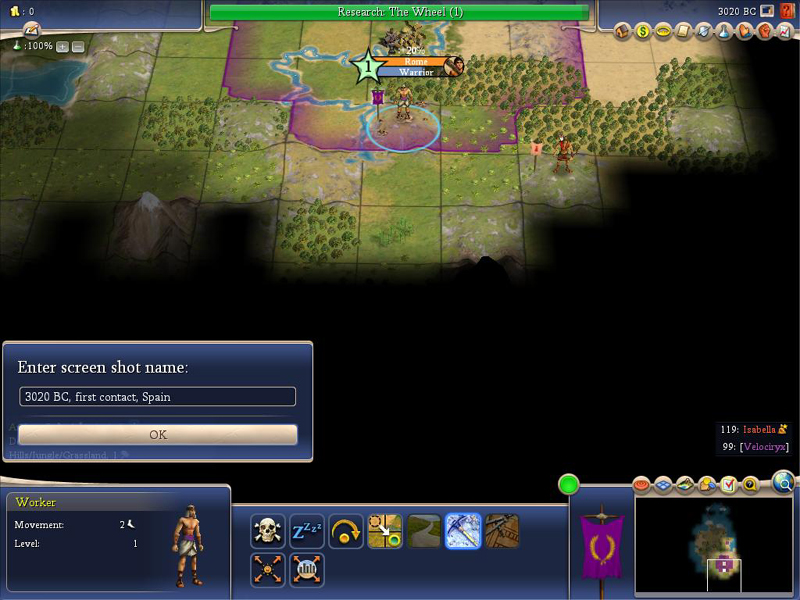Open the domestic advisor house icon
Screen dimensions: 800x600
coord(622,32)
